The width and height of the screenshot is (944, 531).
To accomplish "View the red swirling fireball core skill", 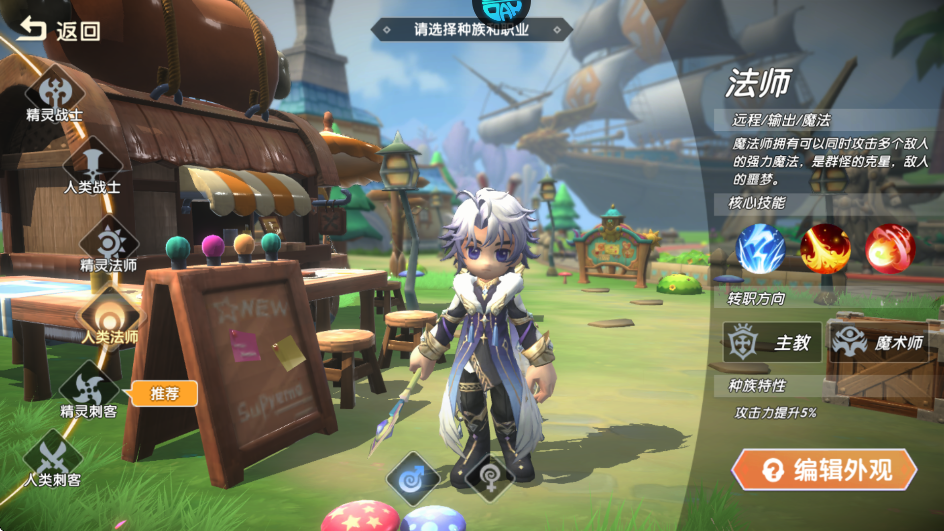I will click(x=889, y=249).
